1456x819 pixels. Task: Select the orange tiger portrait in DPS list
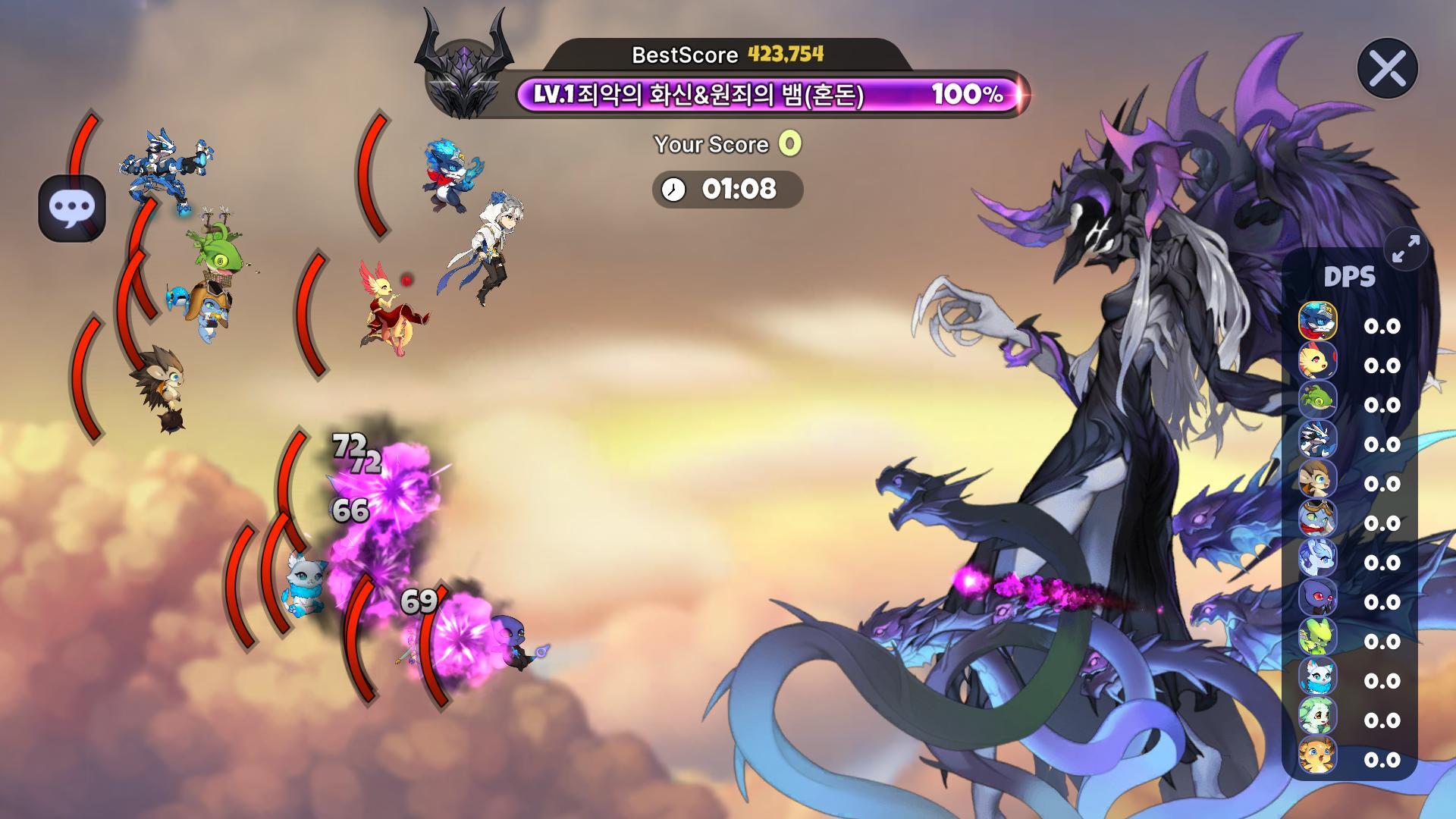[1317, 754]
